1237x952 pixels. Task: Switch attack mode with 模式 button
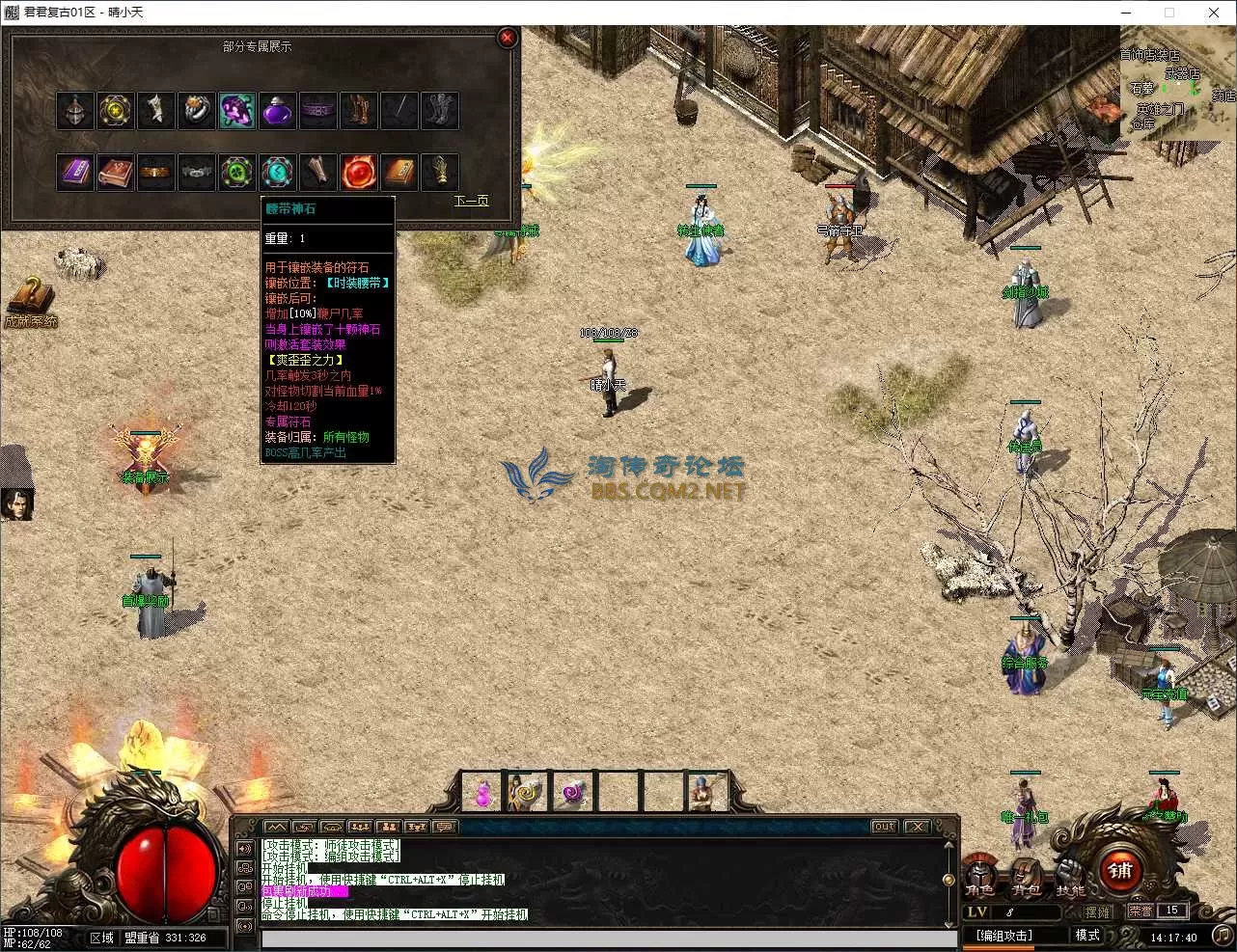coord(1087,936)
